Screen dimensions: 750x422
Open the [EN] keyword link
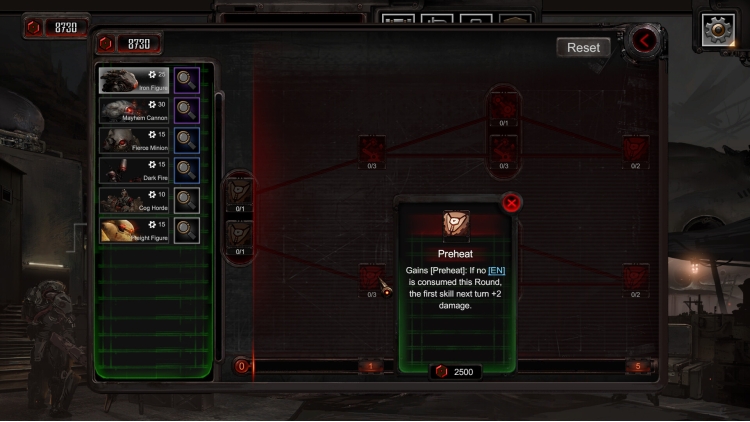click(496, 270)
